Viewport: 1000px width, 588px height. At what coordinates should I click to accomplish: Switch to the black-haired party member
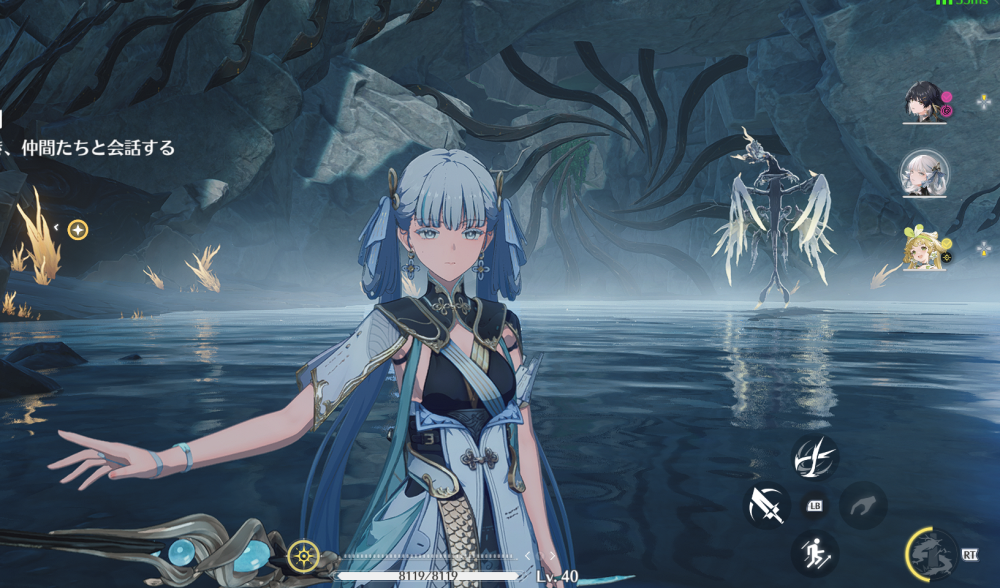point(923,101)
